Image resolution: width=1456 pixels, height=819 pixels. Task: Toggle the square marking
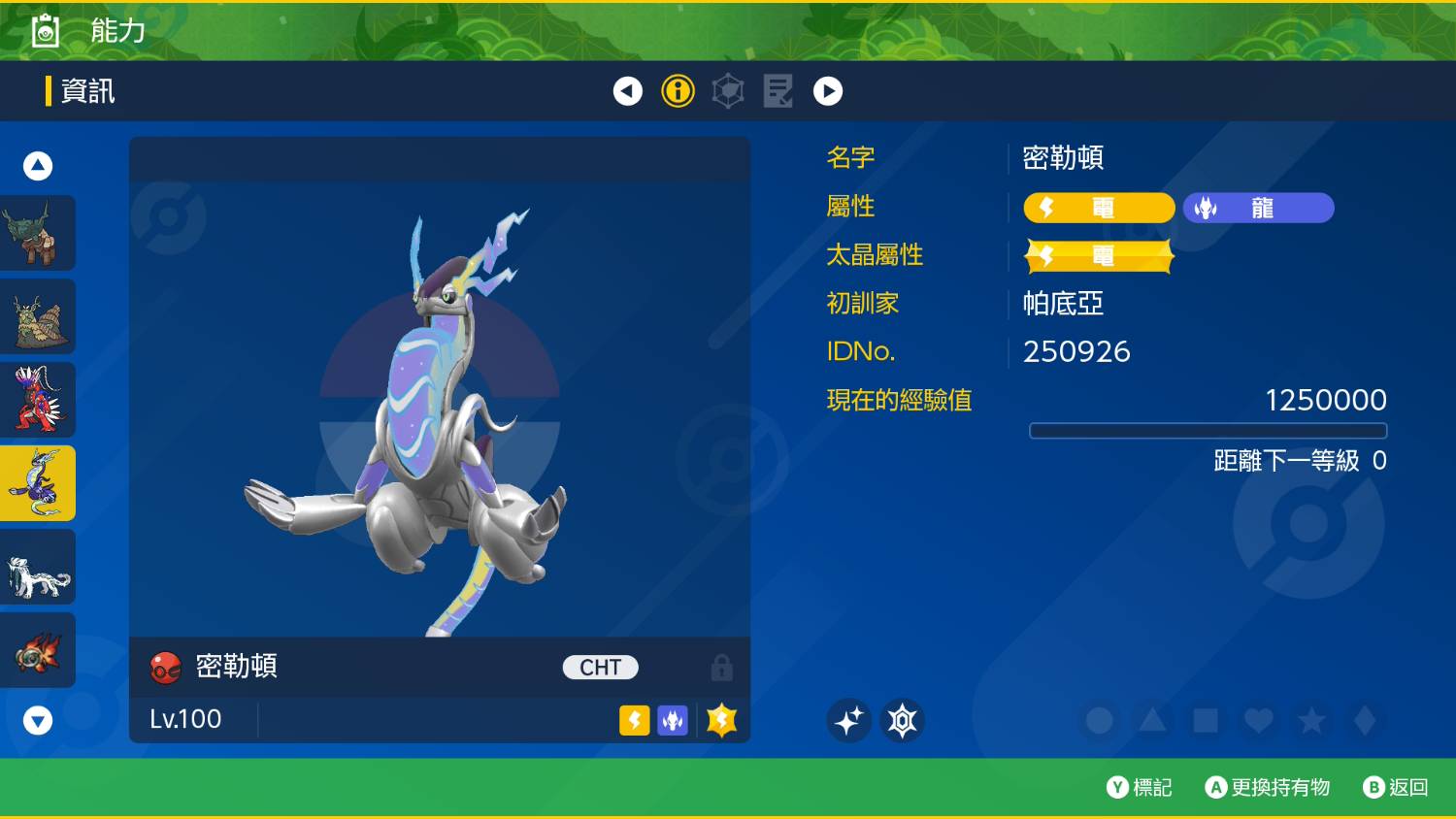click(x=1206, y=720)
